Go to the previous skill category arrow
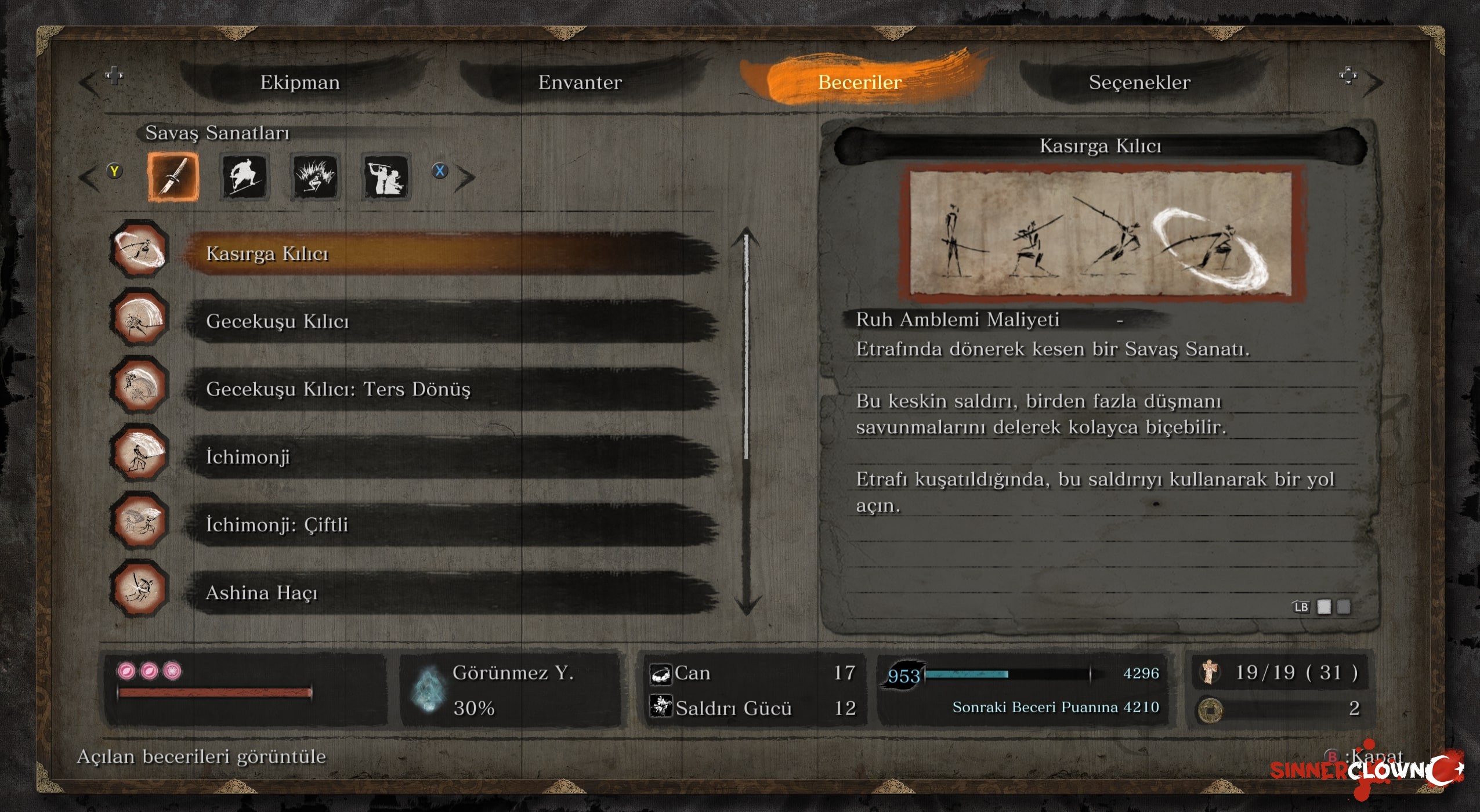The image size is (1480, 812). click(x=90, y=177)
